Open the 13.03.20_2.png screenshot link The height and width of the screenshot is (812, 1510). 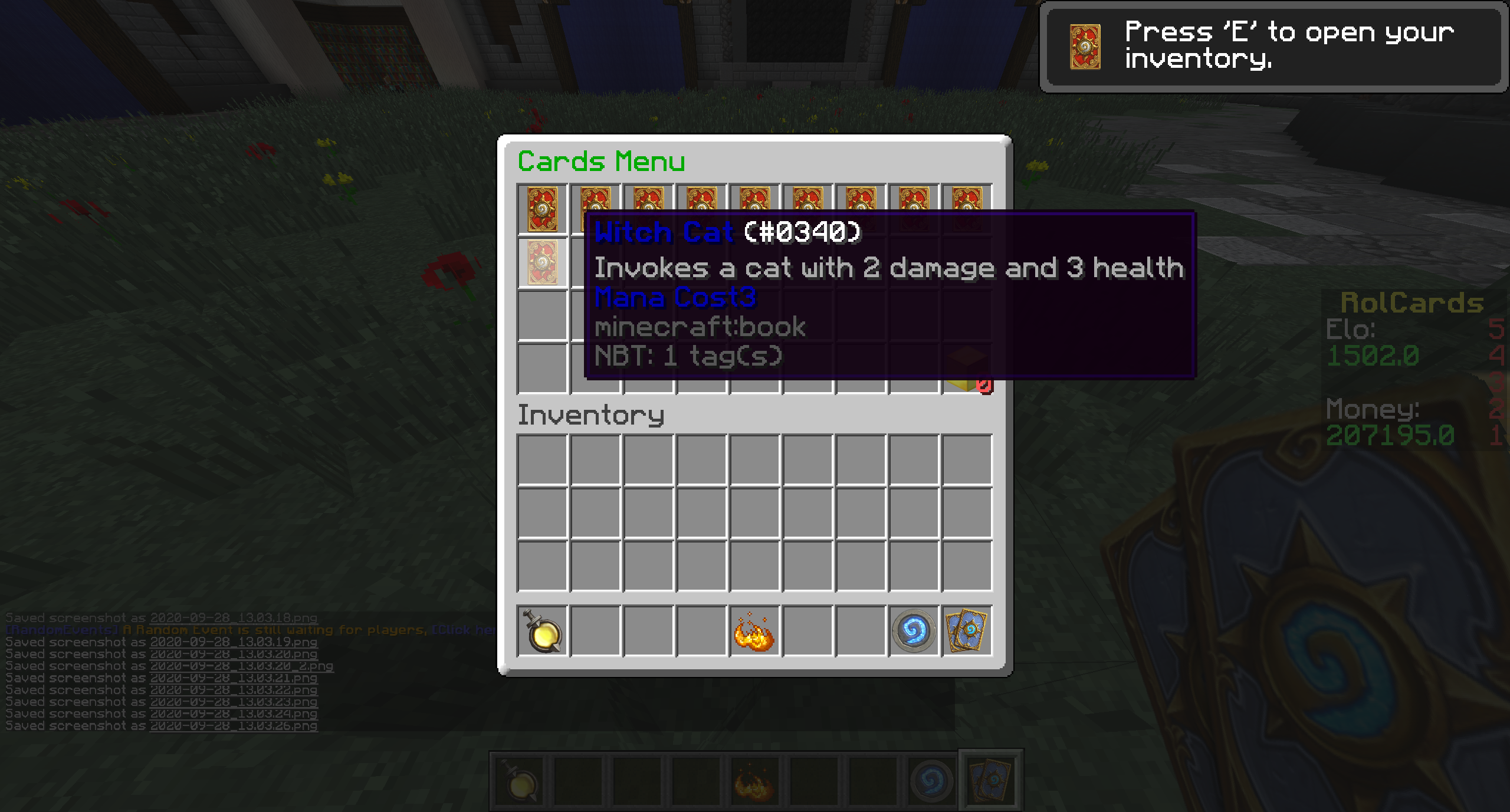(241, 666)
